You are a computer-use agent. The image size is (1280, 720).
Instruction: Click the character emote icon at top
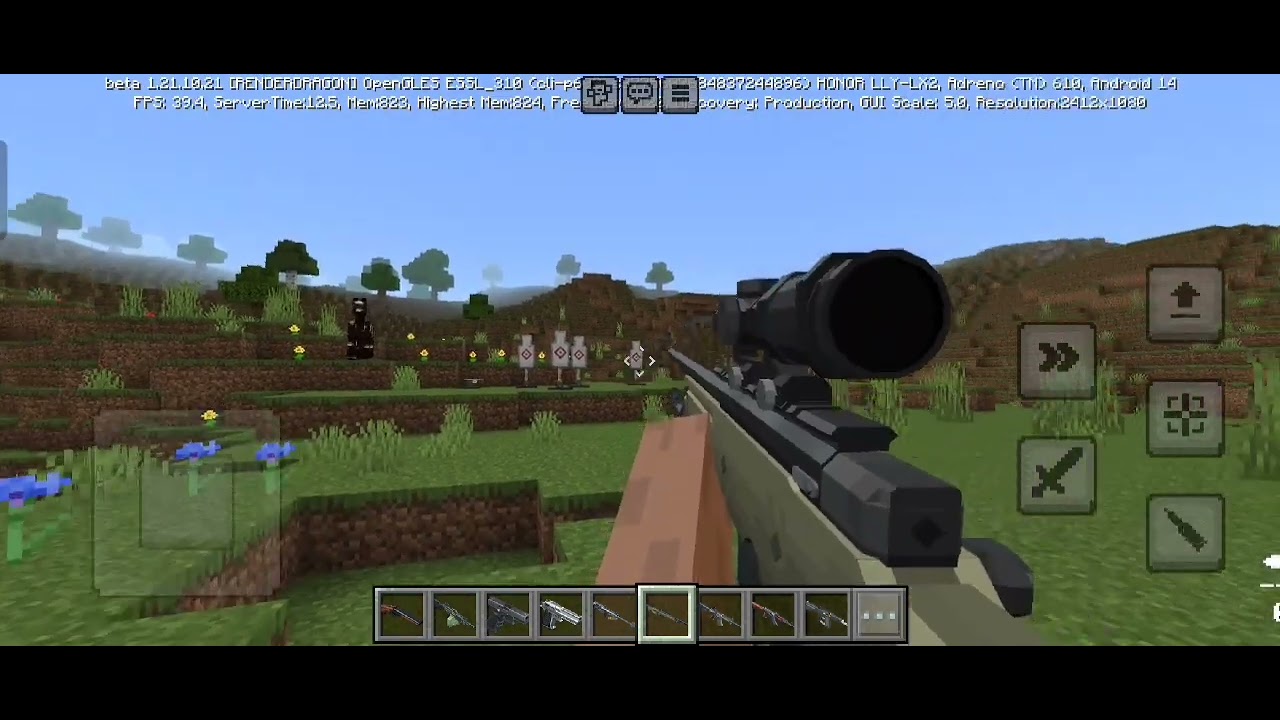coord(600,93)
